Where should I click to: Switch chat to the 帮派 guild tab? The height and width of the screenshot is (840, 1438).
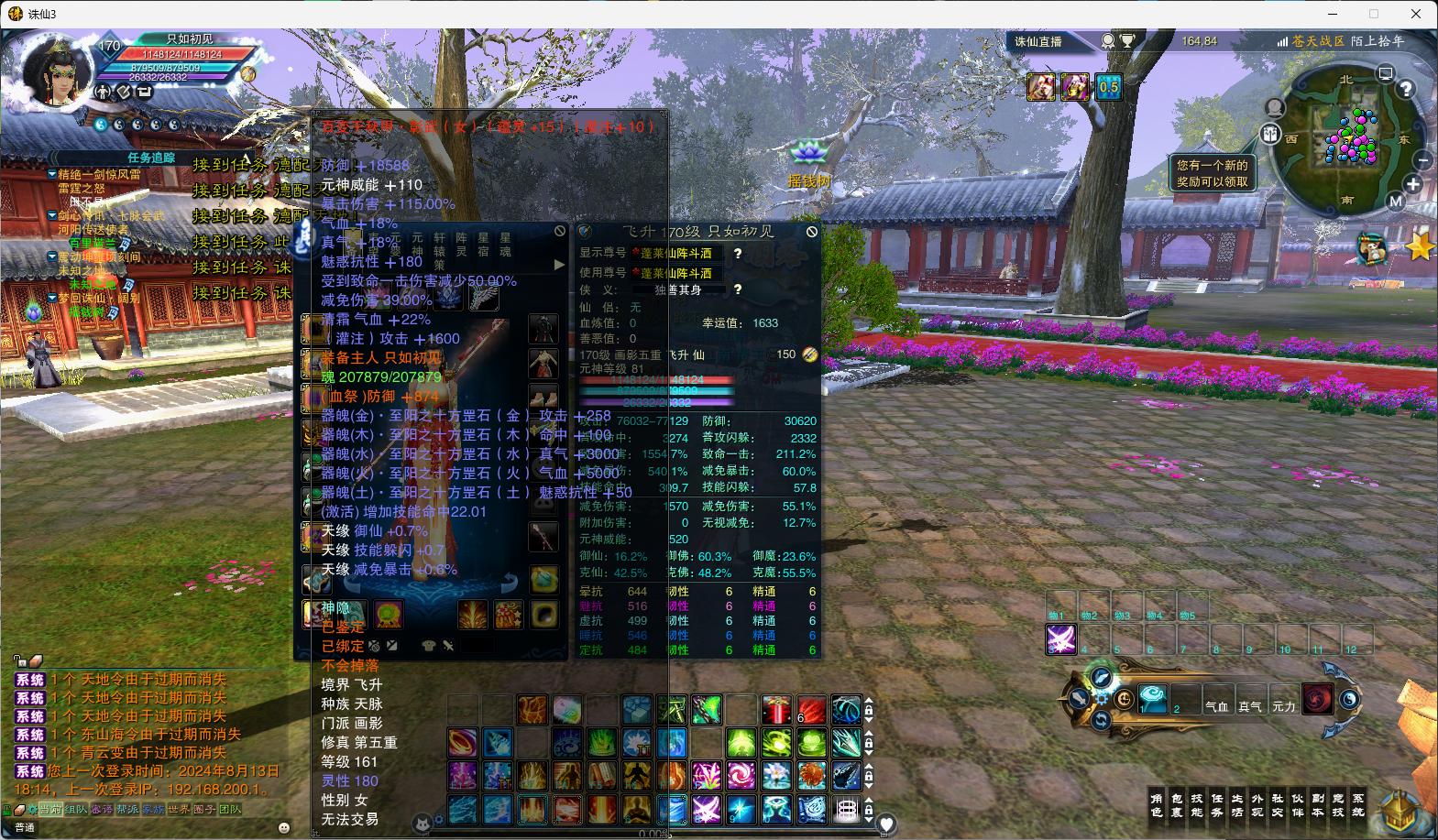pyautogui.click(x=127, y=810)
